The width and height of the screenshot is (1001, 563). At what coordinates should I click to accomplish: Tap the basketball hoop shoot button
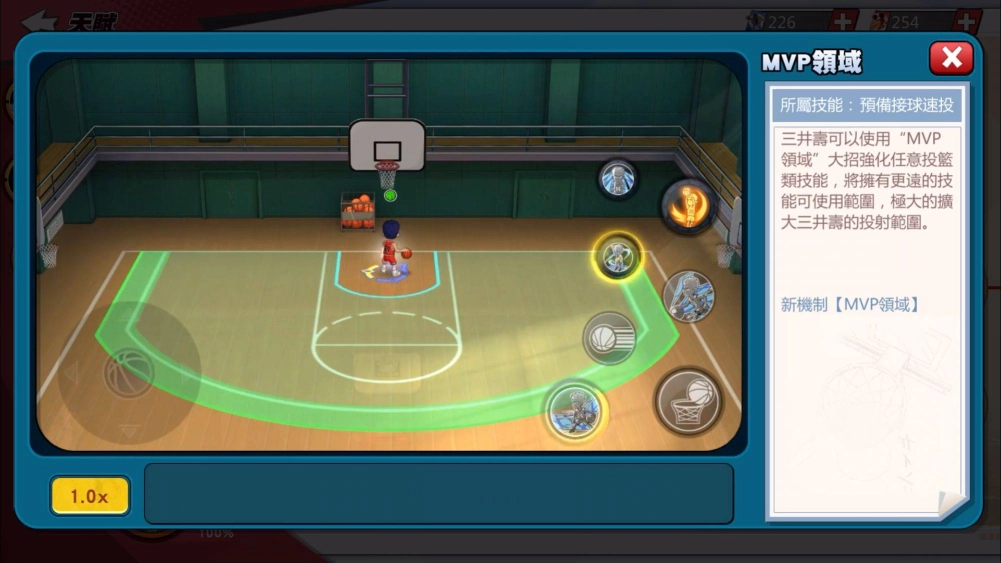click(689, 401)
